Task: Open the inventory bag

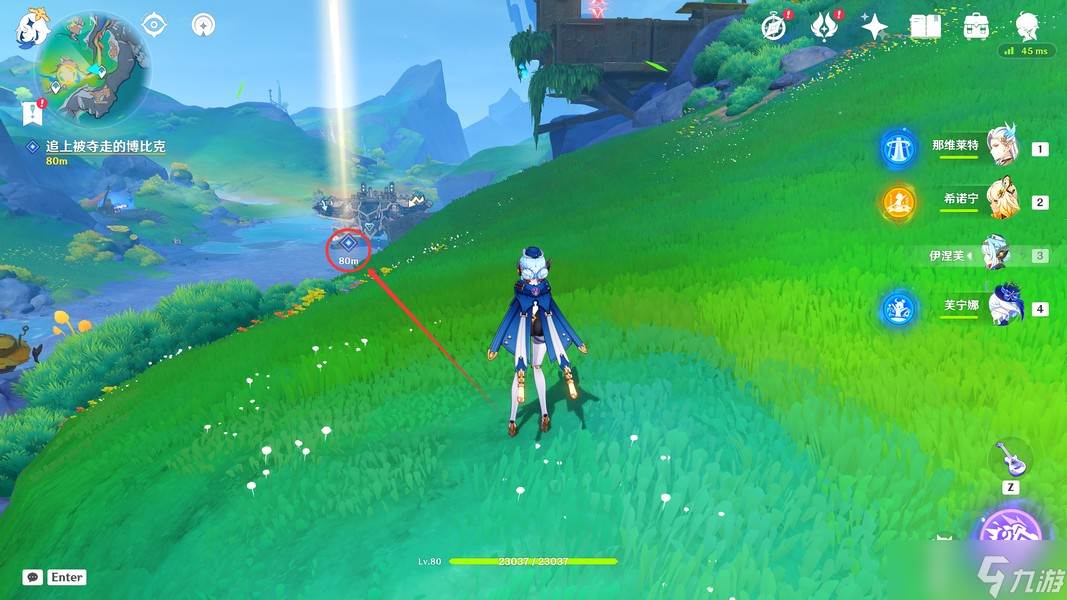Action: [x=976, y=27]
